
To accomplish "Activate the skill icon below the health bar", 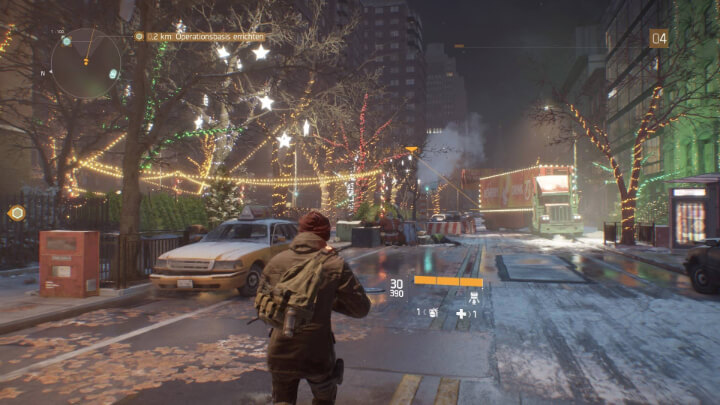I will 473,297.
